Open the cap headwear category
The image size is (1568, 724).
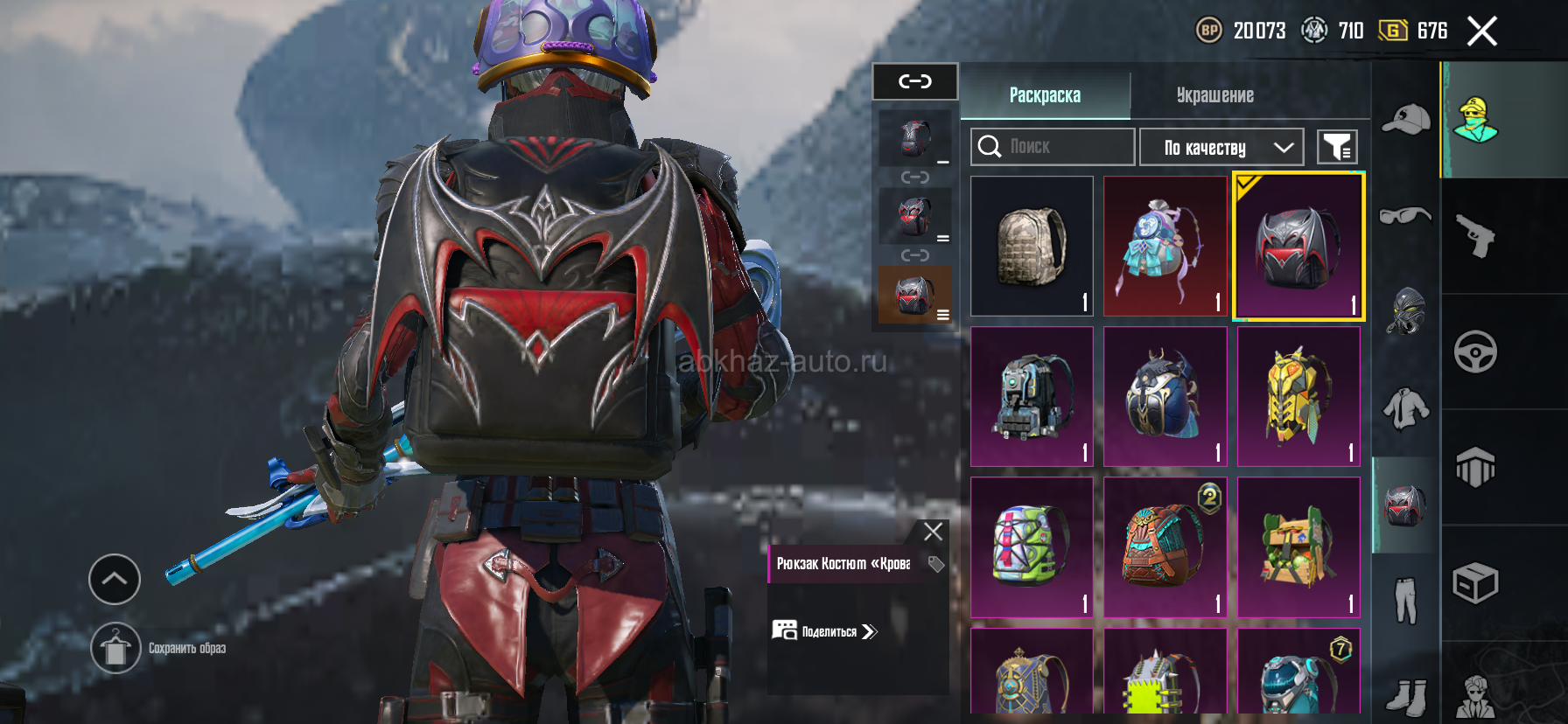point(1405,120)
